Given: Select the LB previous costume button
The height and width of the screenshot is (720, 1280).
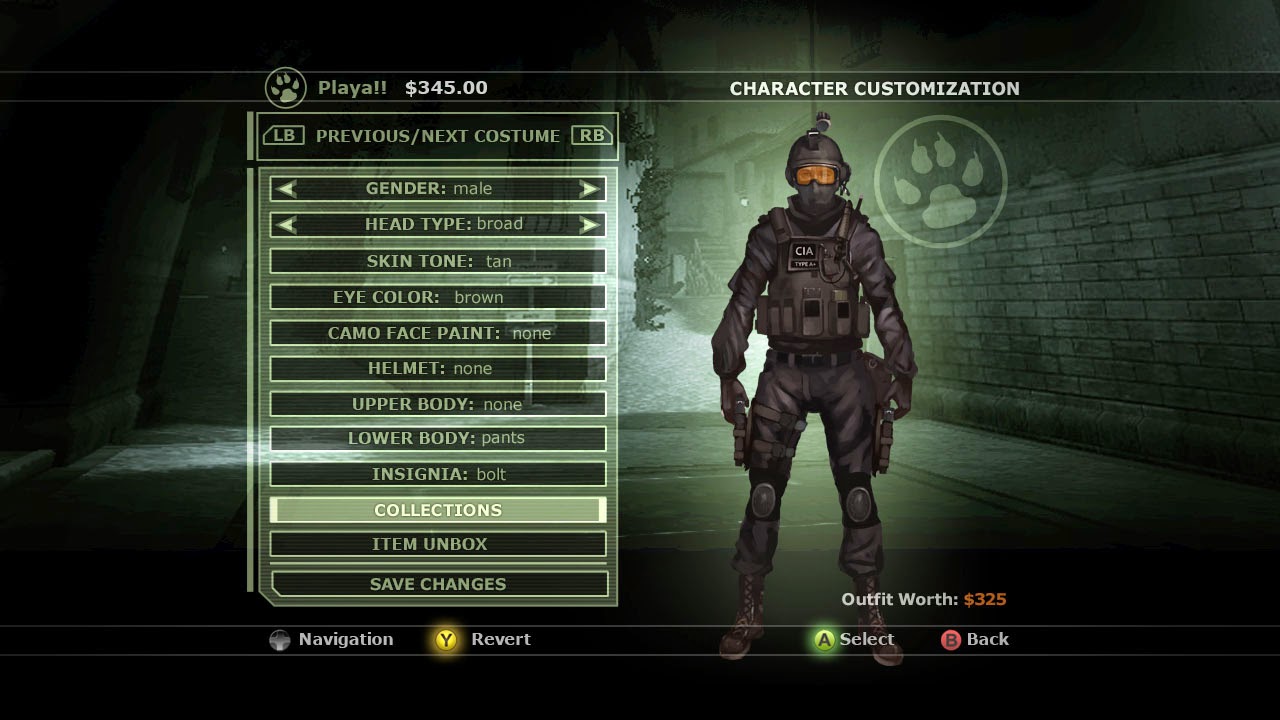Looking at the screenshot, I should click(282, 134).
